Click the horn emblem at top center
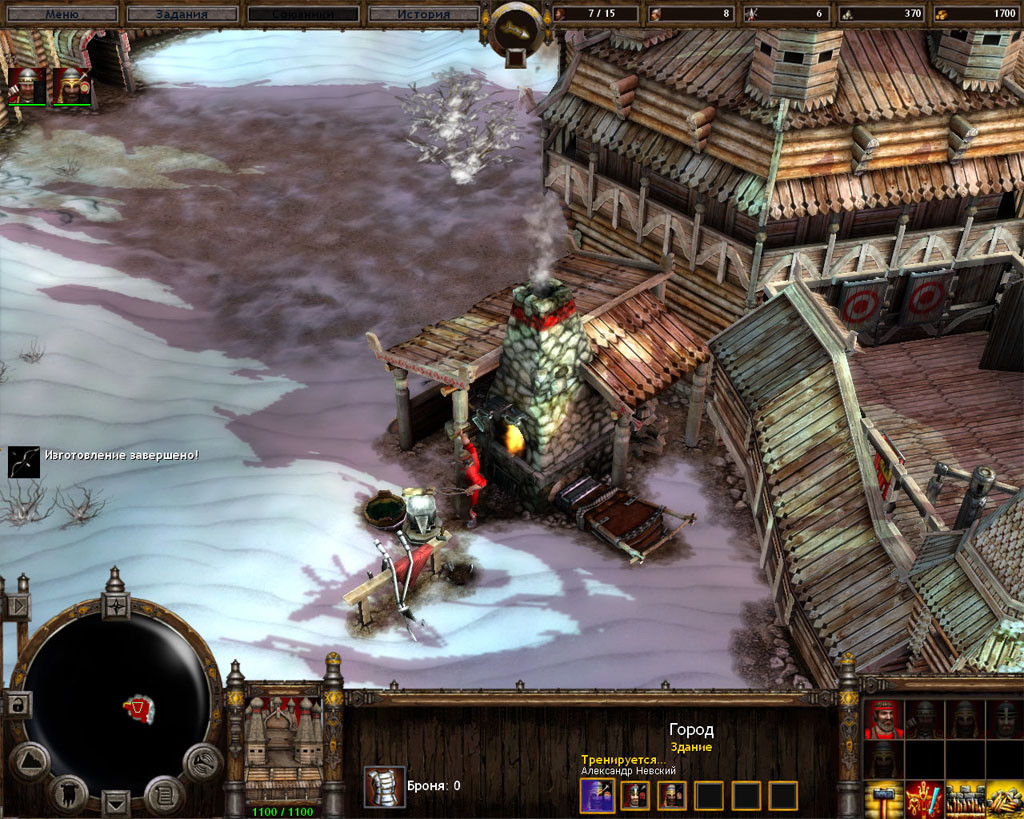This screenshot has height=819, width=1024. click(x=518, y=30)
